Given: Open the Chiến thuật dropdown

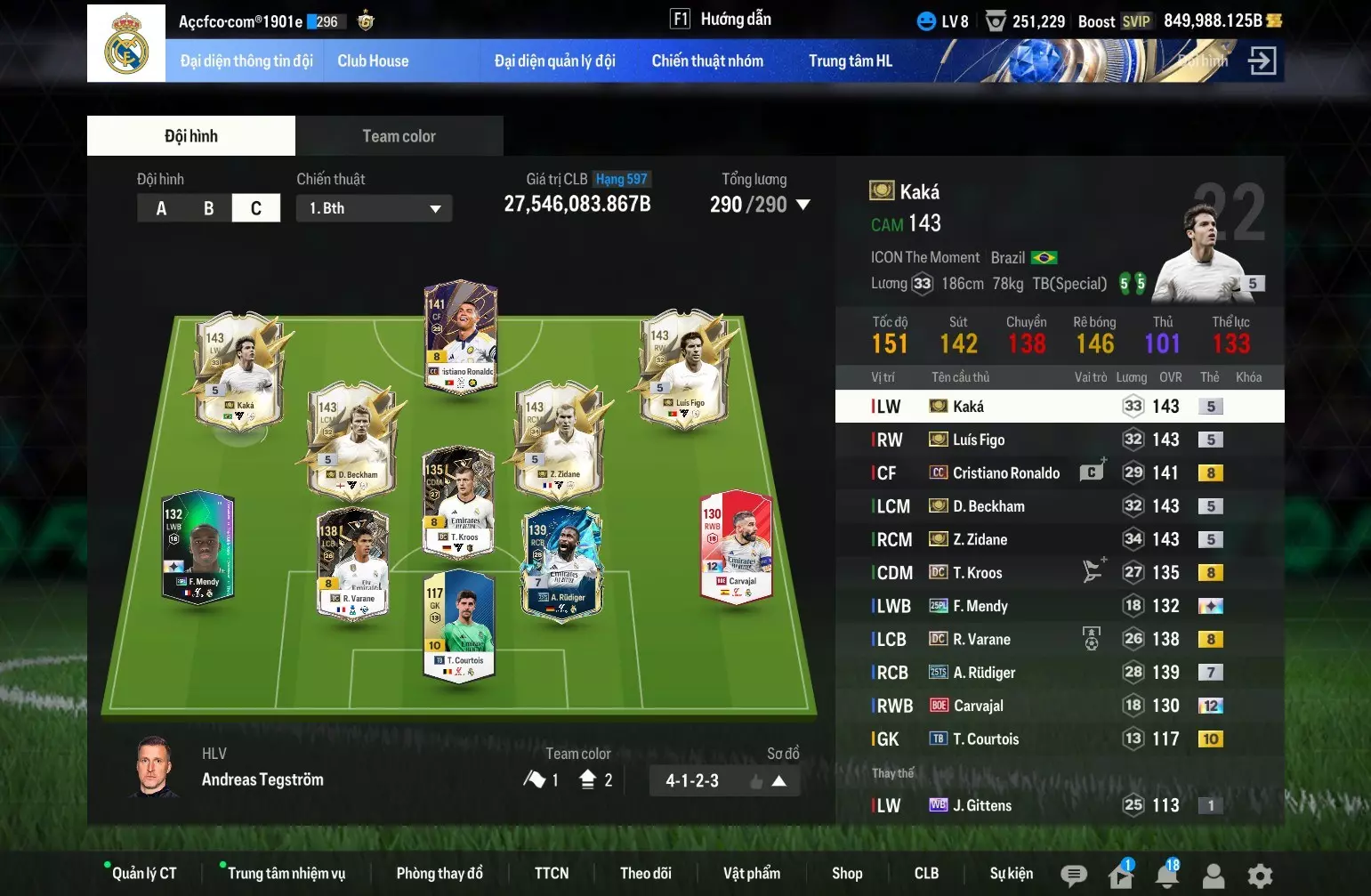Looking at the screenshot, I should (374, 208).
